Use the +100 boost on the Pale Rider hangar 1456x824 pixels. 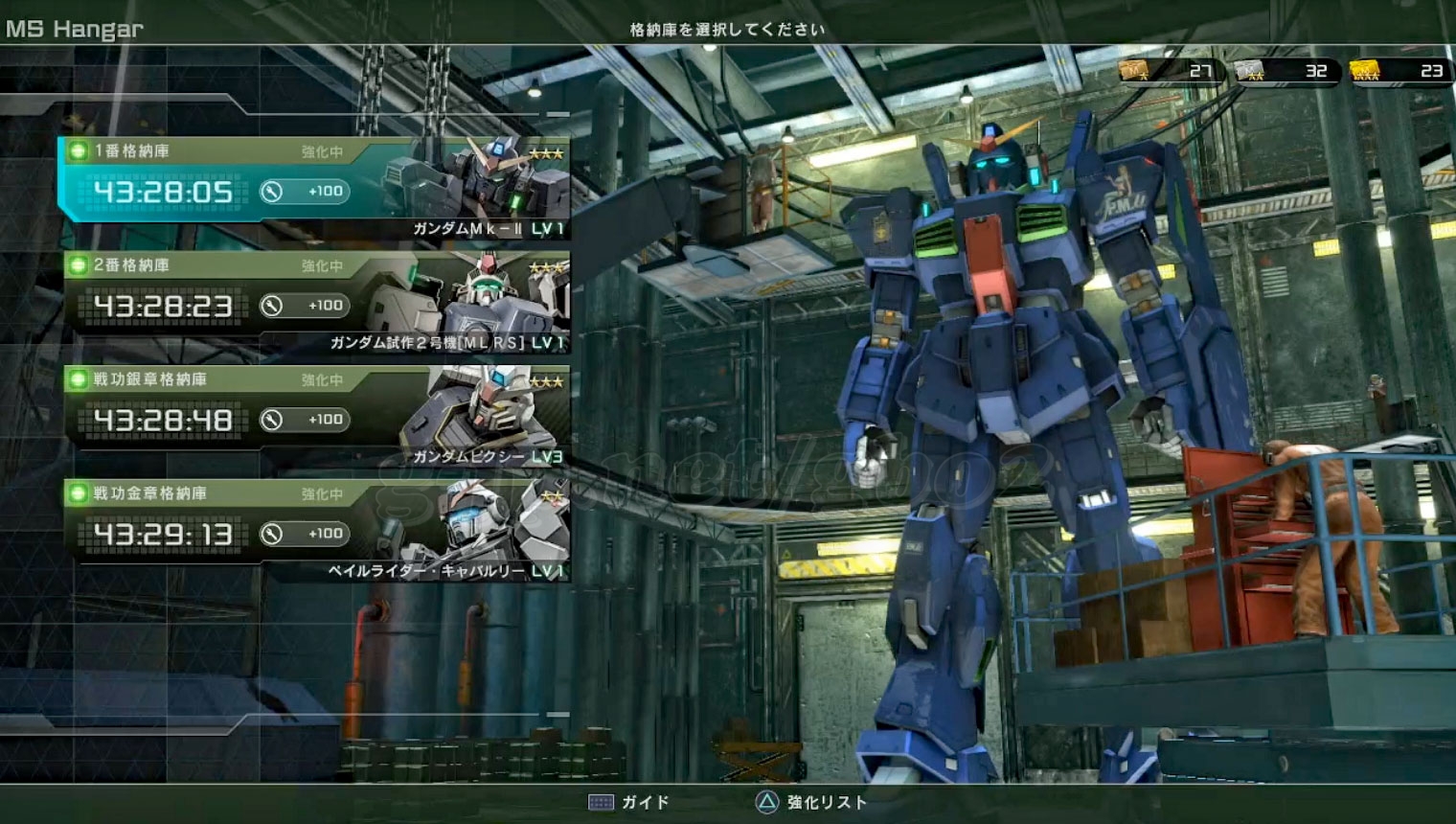[305, 534]
